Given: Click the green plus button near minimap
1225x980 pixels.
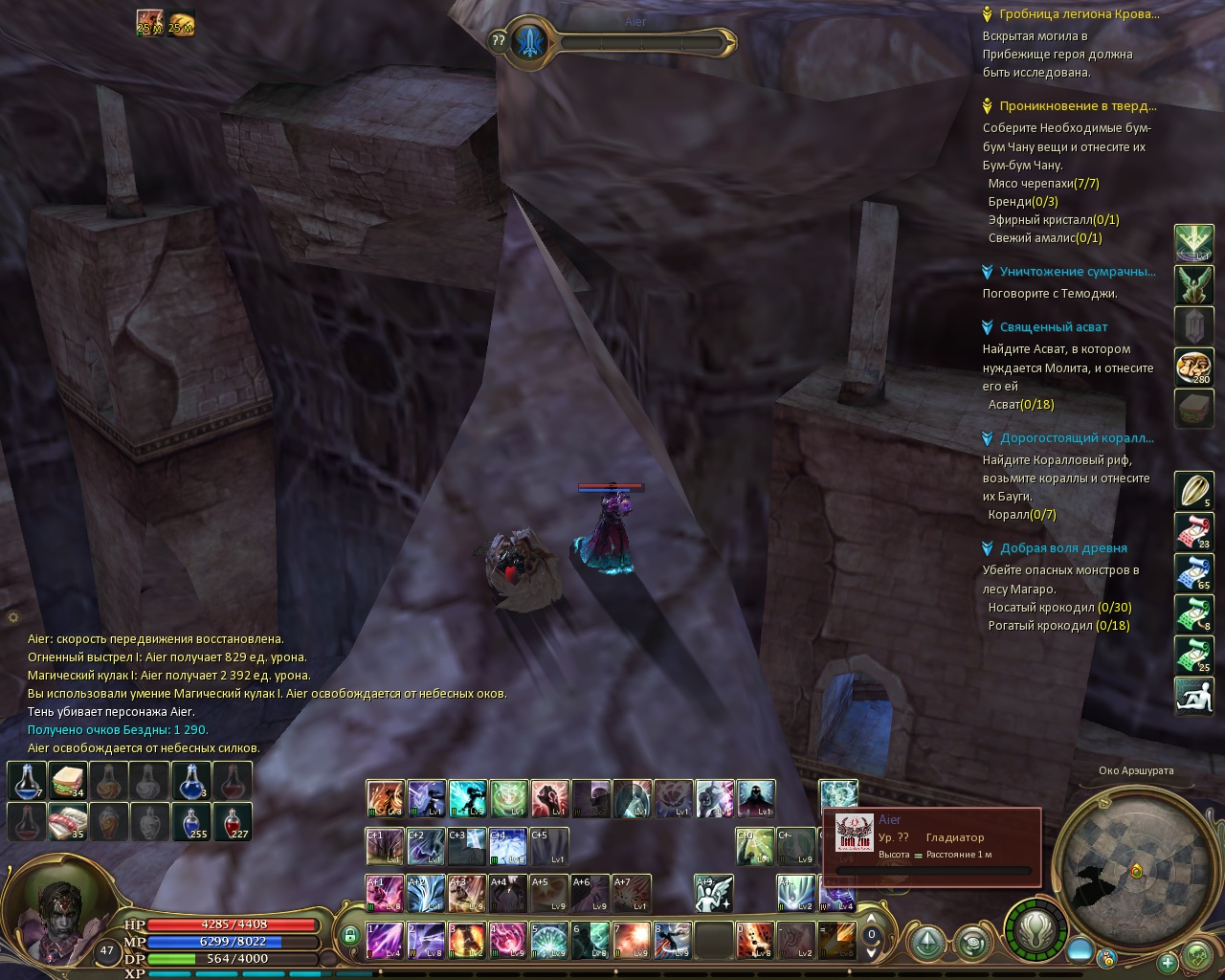Looking at the screenshot, I should pyautogui.click(x=1167, y=962).
